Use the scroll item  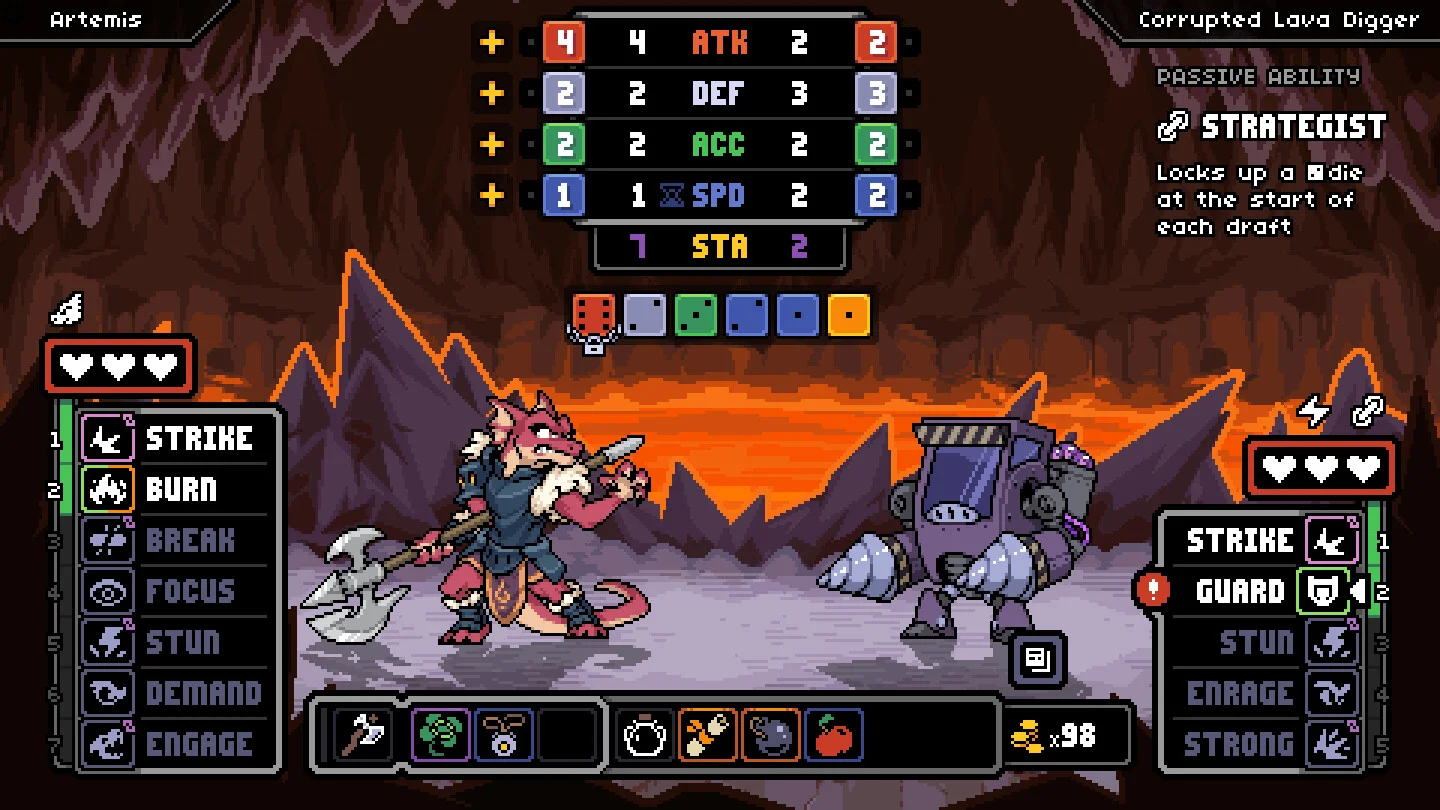pos(708,736)
